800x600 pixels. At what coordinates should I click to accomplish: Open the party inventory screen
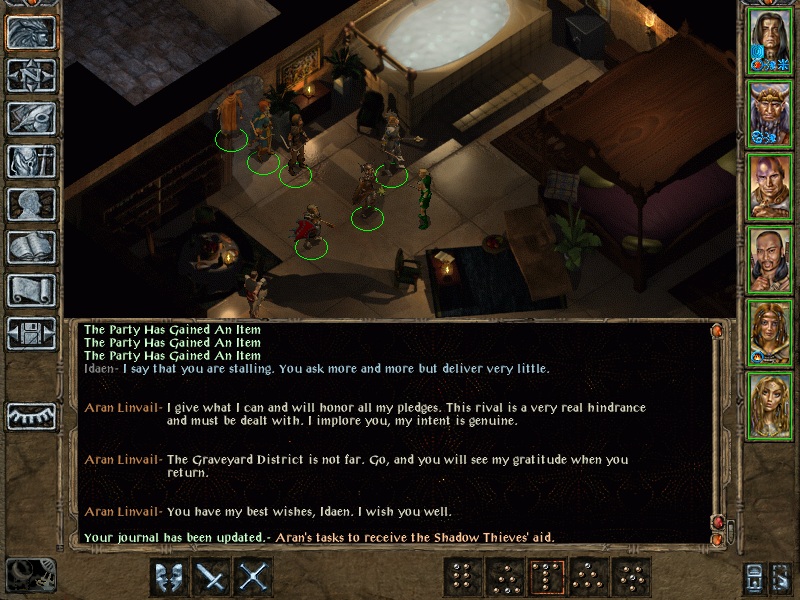tap(31, 161)
